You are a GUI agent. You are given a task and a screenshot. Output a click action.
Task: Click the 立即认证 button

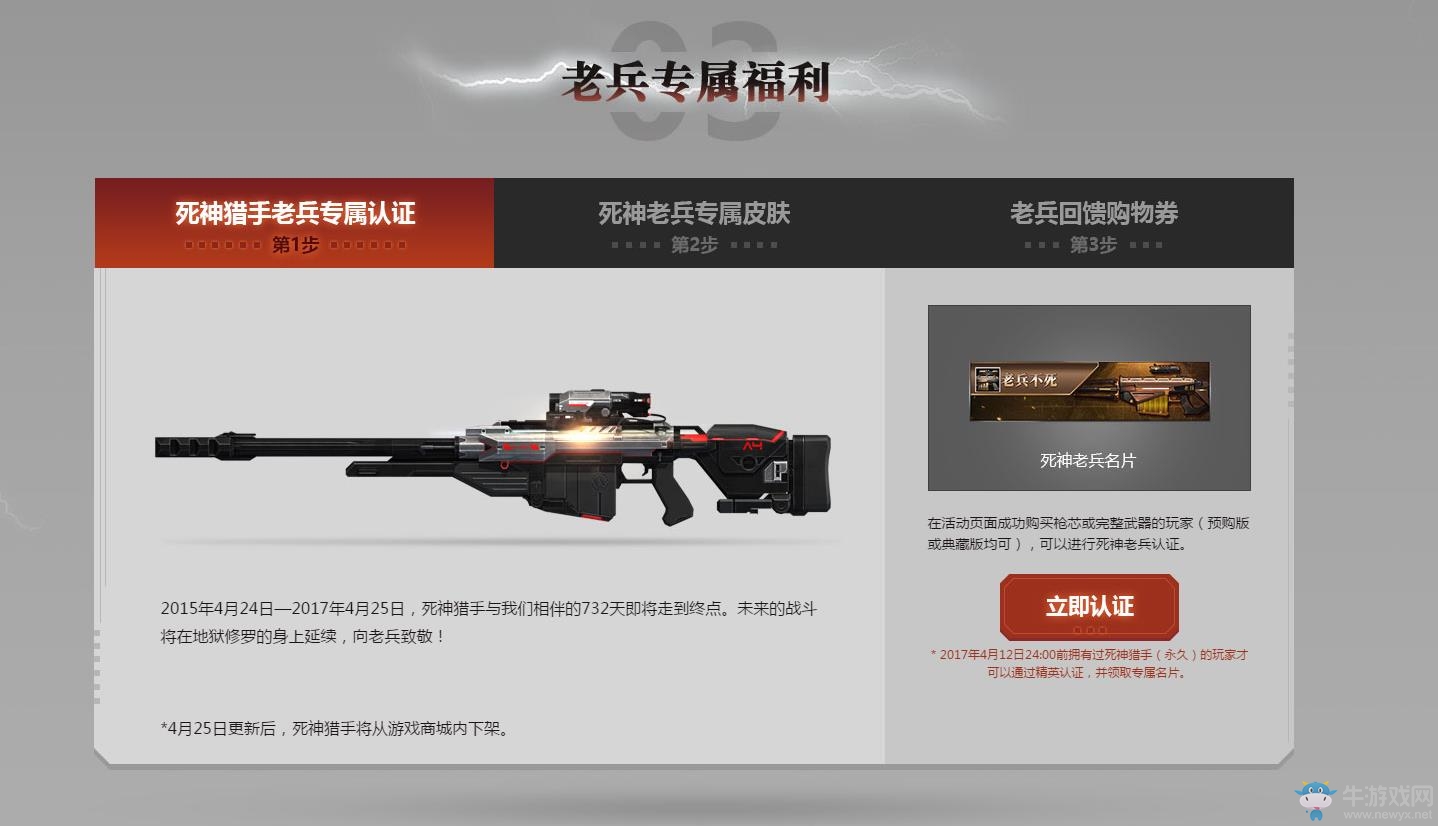tap(1089, 606)
